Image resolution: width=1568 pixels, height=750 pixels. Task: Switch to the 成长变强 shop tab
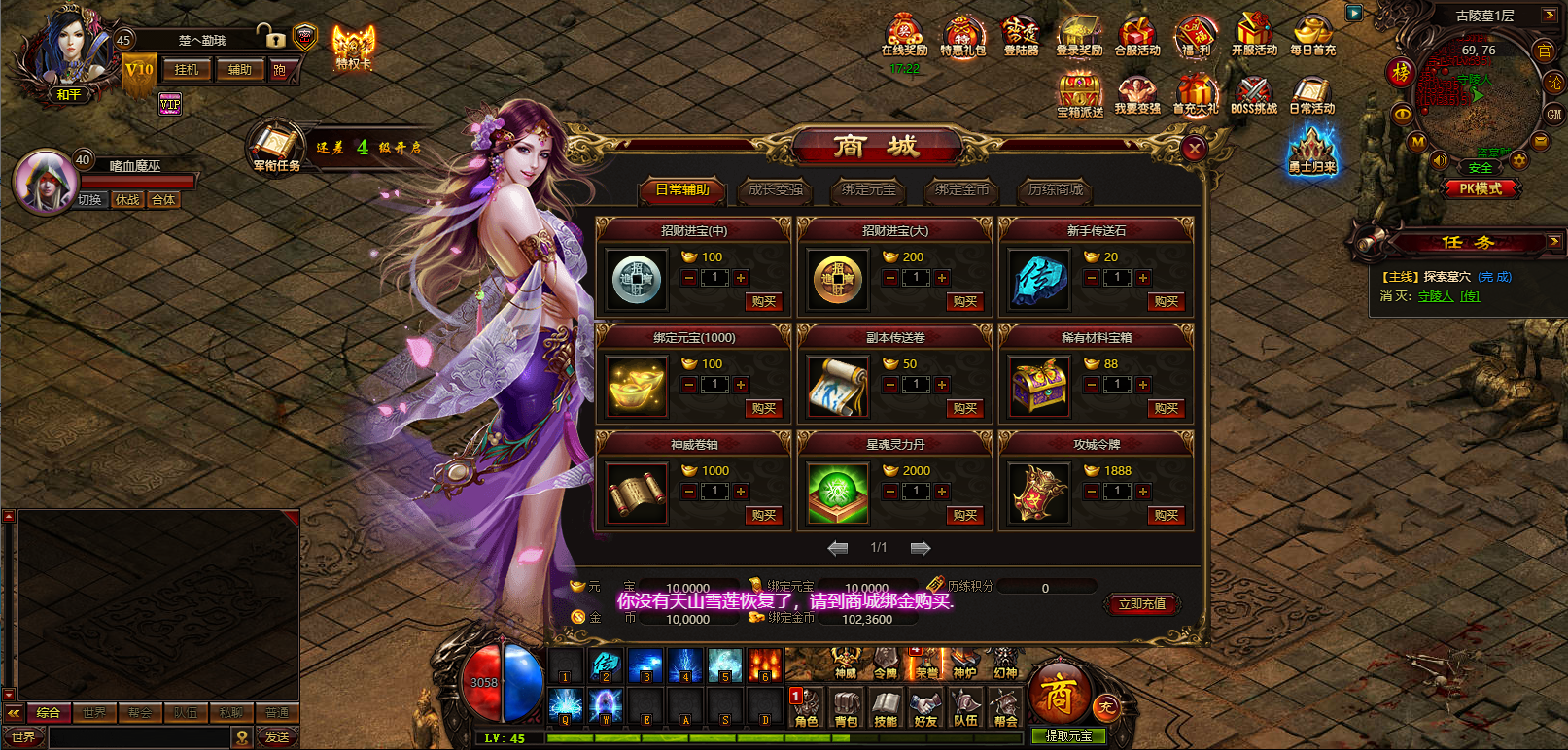pos(776,190)
